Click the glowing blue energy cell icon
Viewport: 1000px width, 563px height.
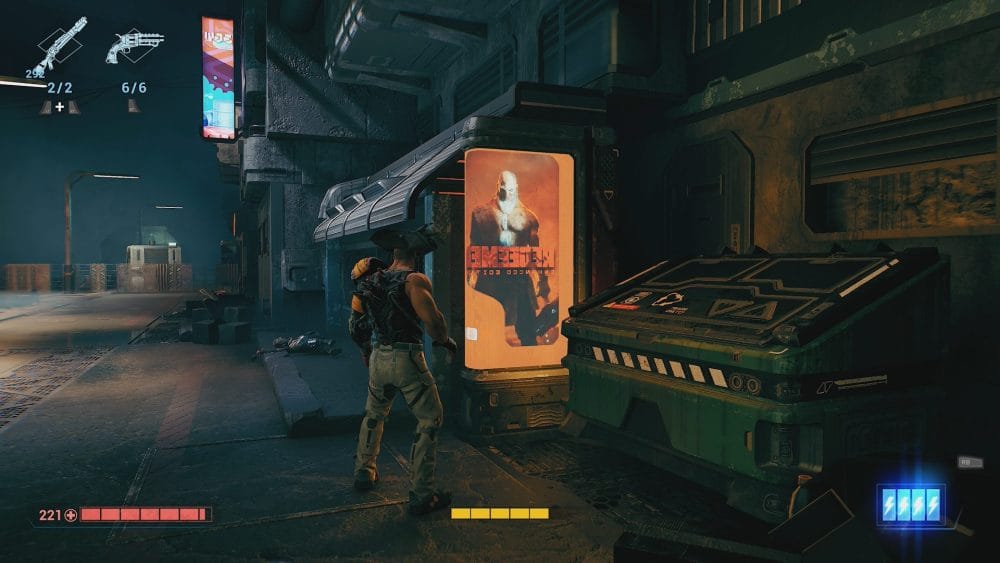tap(910, 504)
